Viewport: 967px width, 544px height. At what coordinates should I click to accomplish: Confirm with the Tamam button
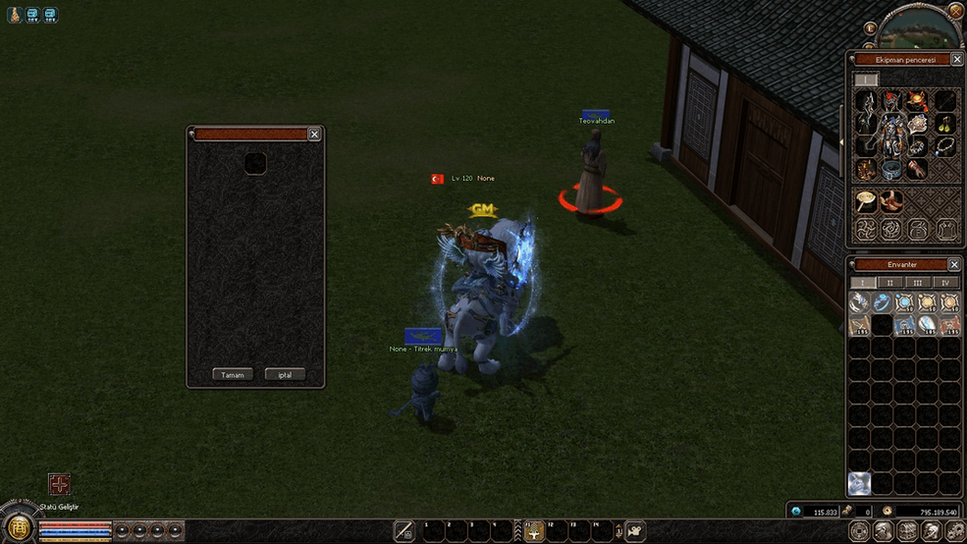(x=232, y=375)
